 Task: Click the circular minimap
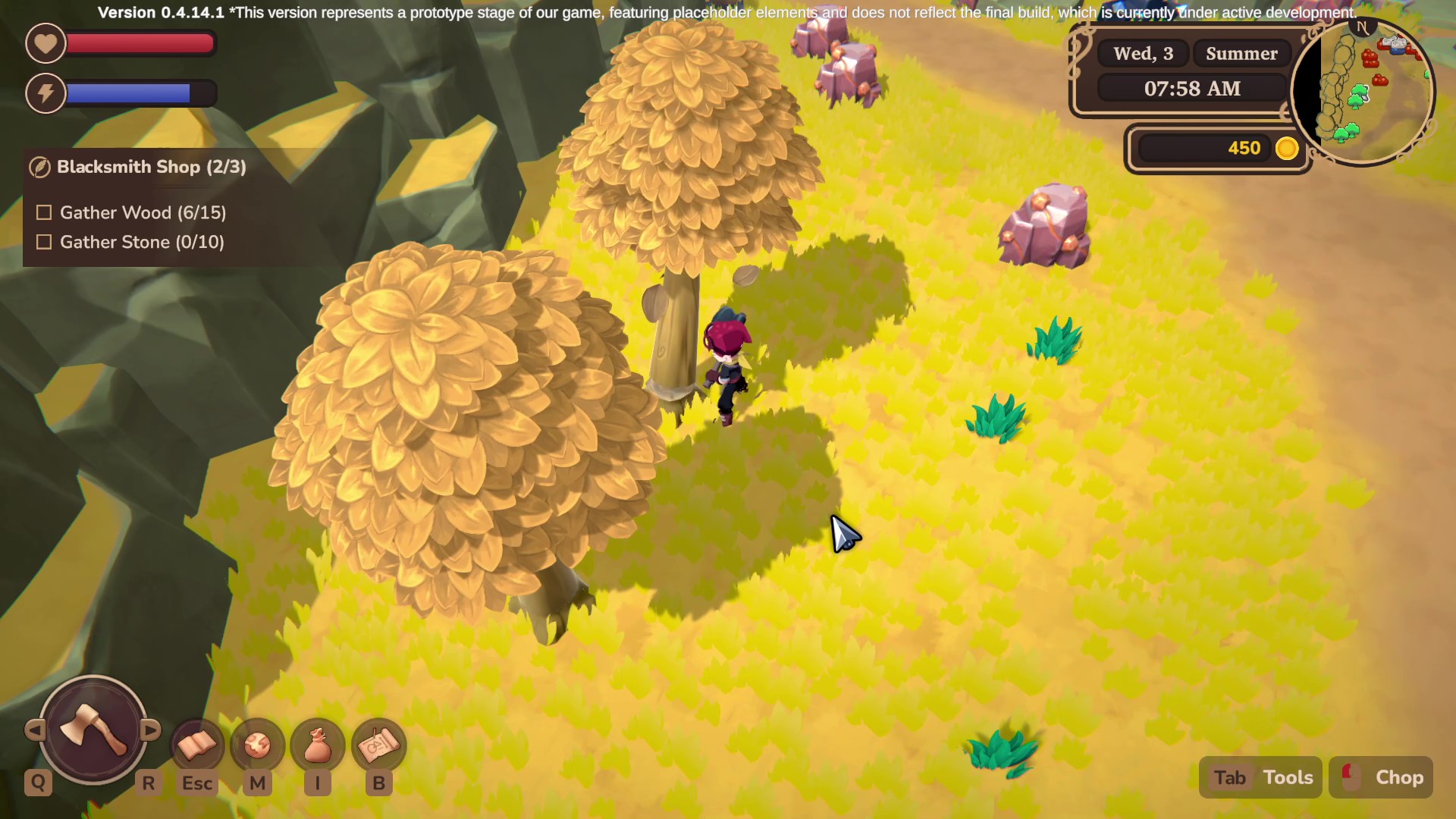(1363, 93)
